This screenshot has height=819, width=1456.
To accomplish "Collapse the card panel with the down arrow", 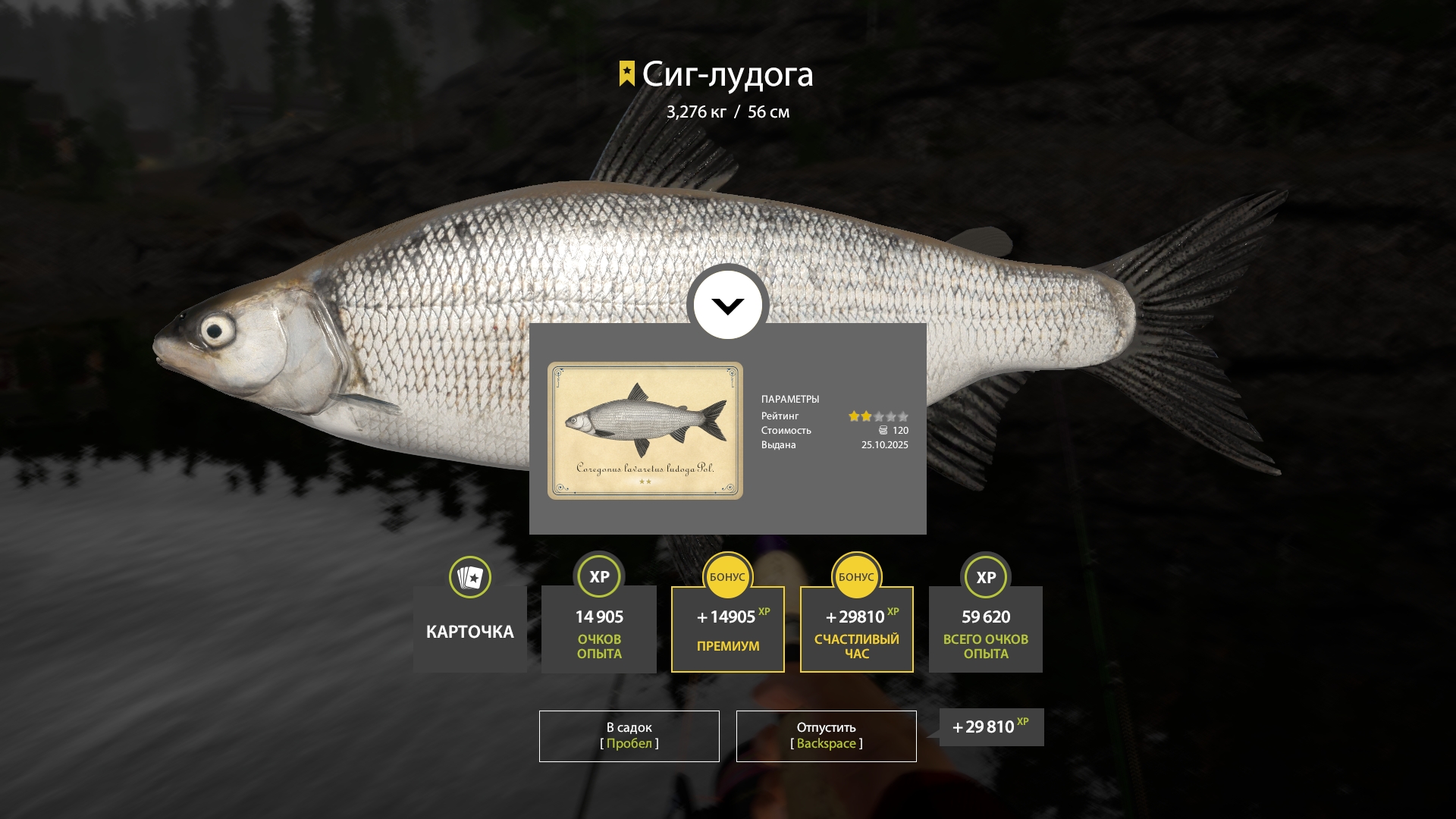I will (727, 306).
